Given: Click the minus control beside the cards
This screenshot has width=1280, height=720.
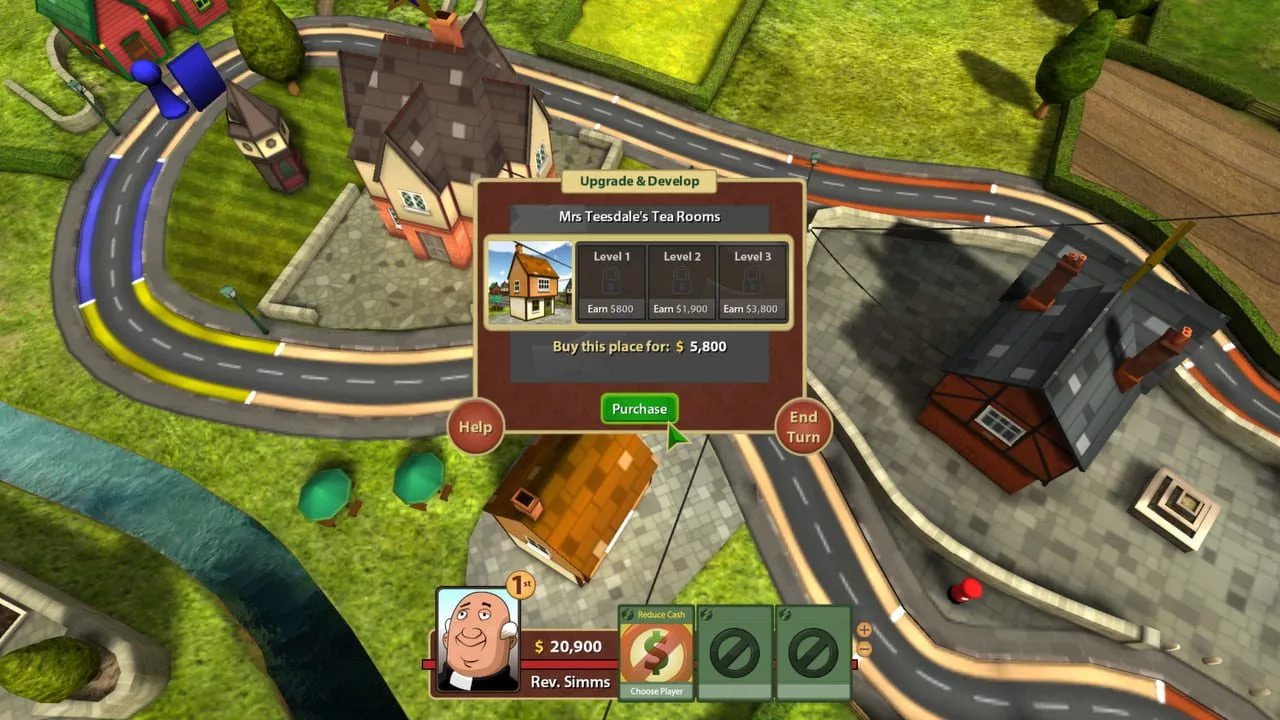Looking at the screenshot, I should [862, 651].
